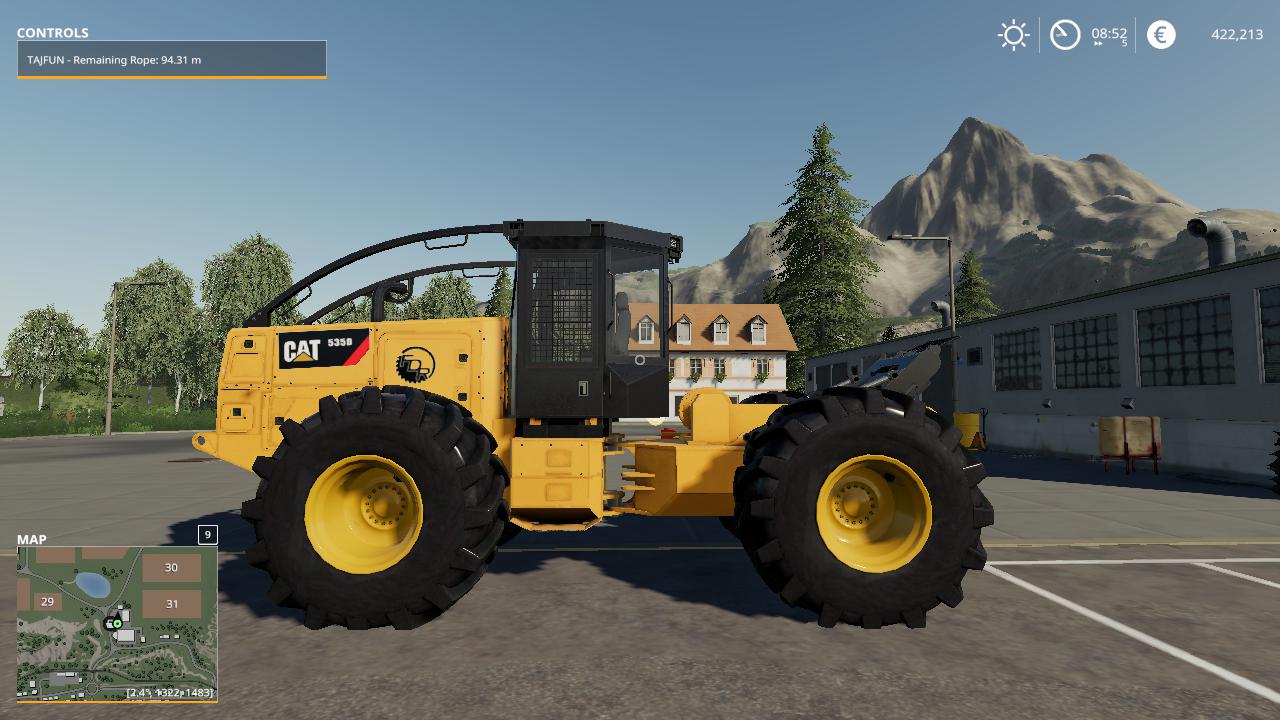Select field 30 on the minimap

[x=171, y=568]
